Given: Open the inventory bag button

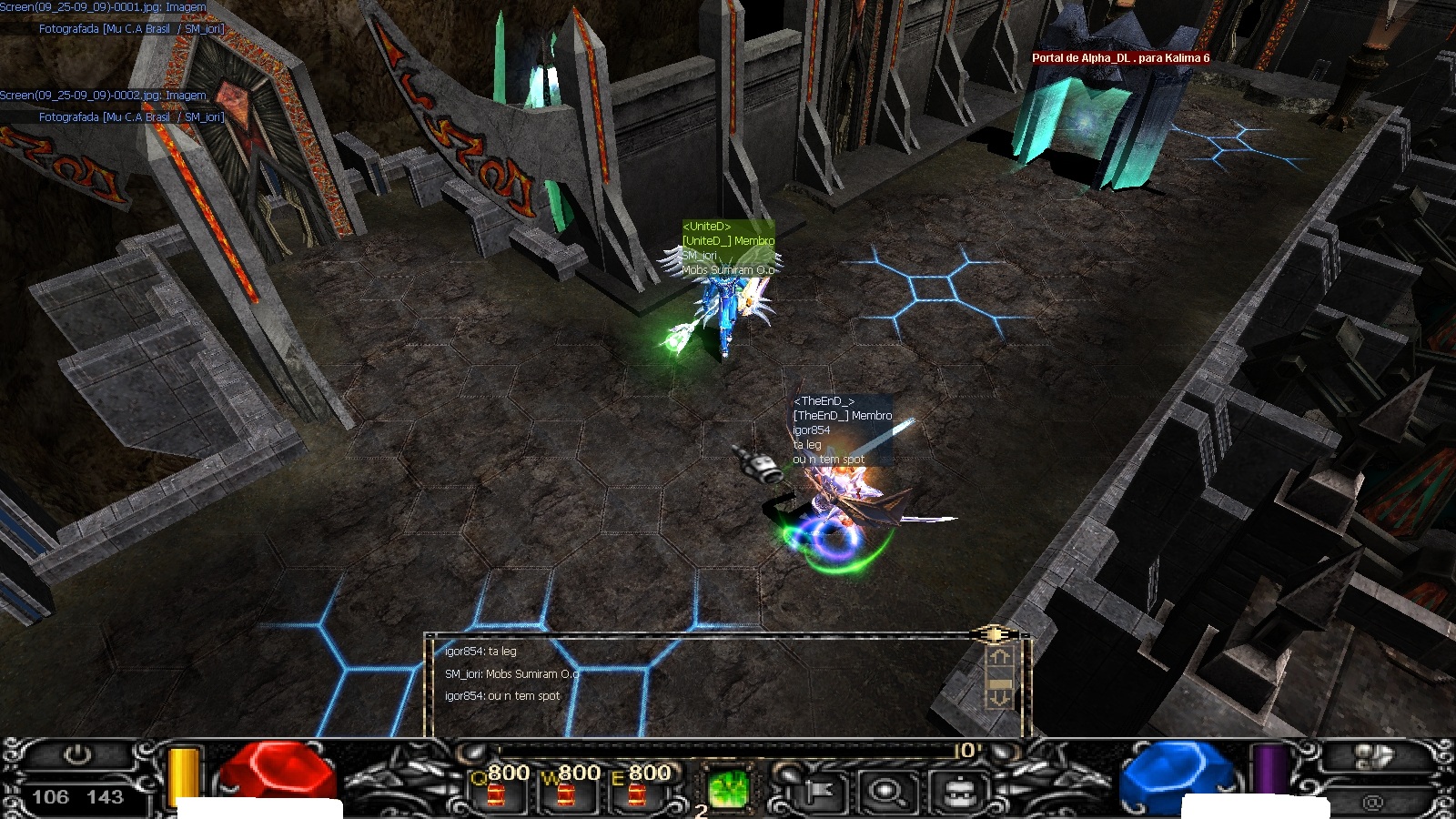Looking at the screenshot, I should [x=955, y=792].
